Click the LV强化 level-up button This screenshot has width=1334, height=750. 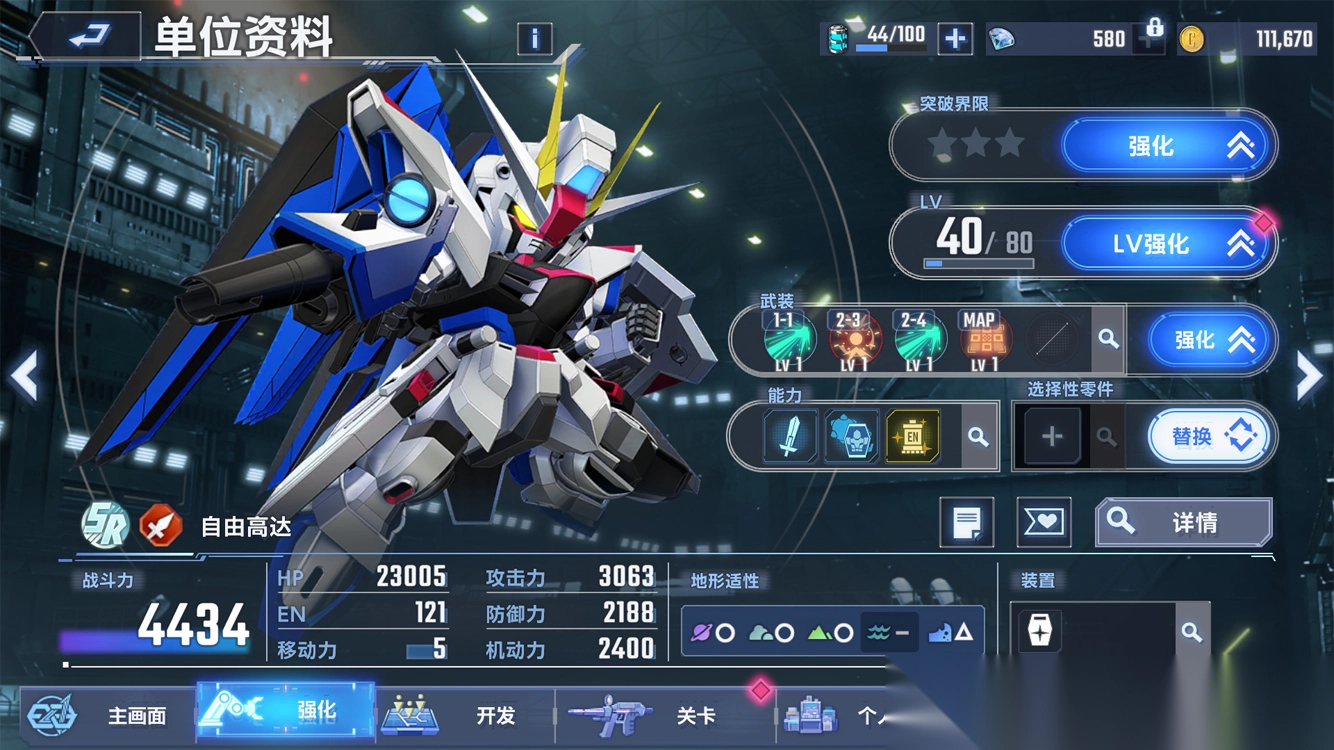[x=1168, y=243]
